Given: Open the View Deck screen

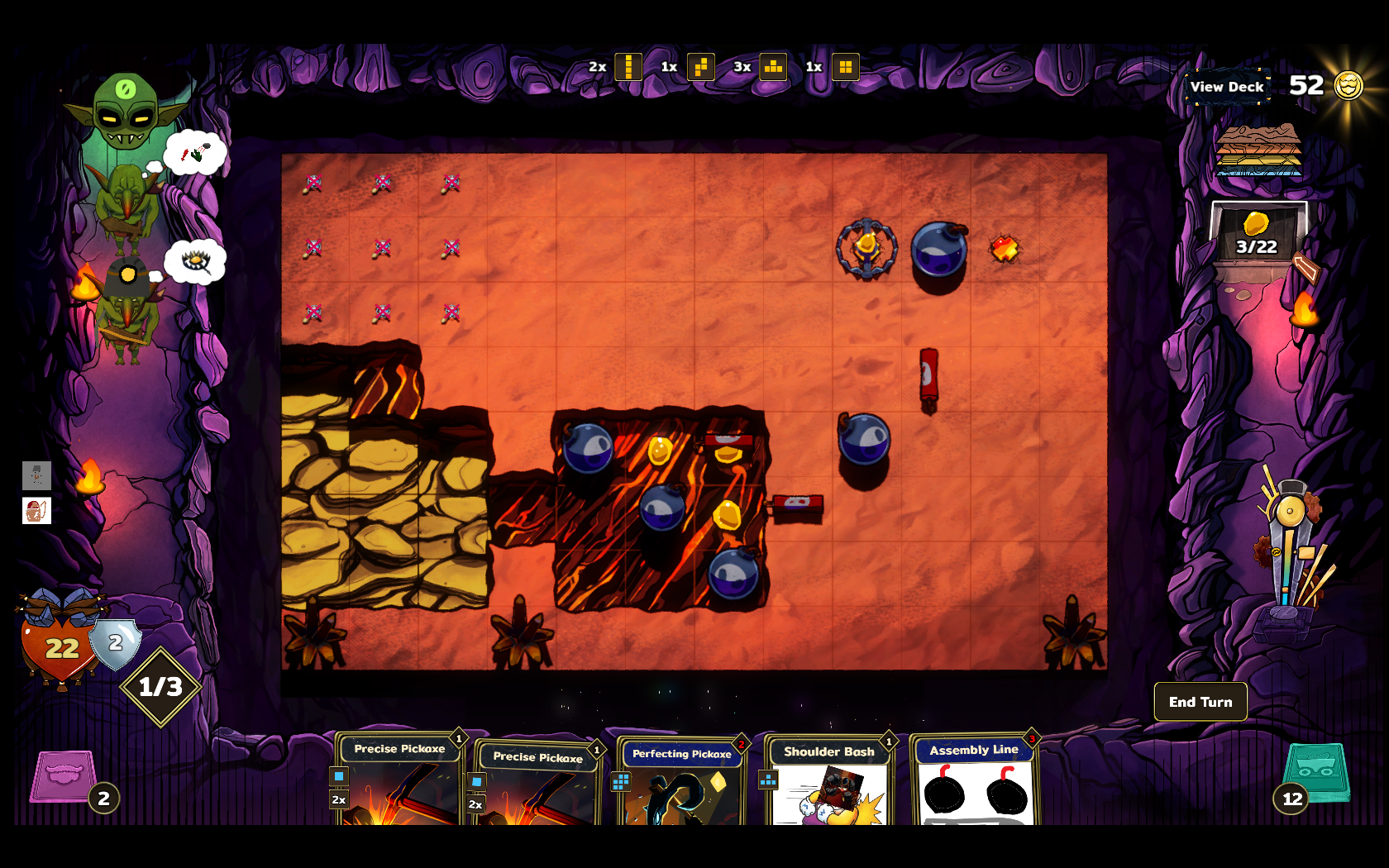Looking at the screenshot, I should tap(1227, 87).
